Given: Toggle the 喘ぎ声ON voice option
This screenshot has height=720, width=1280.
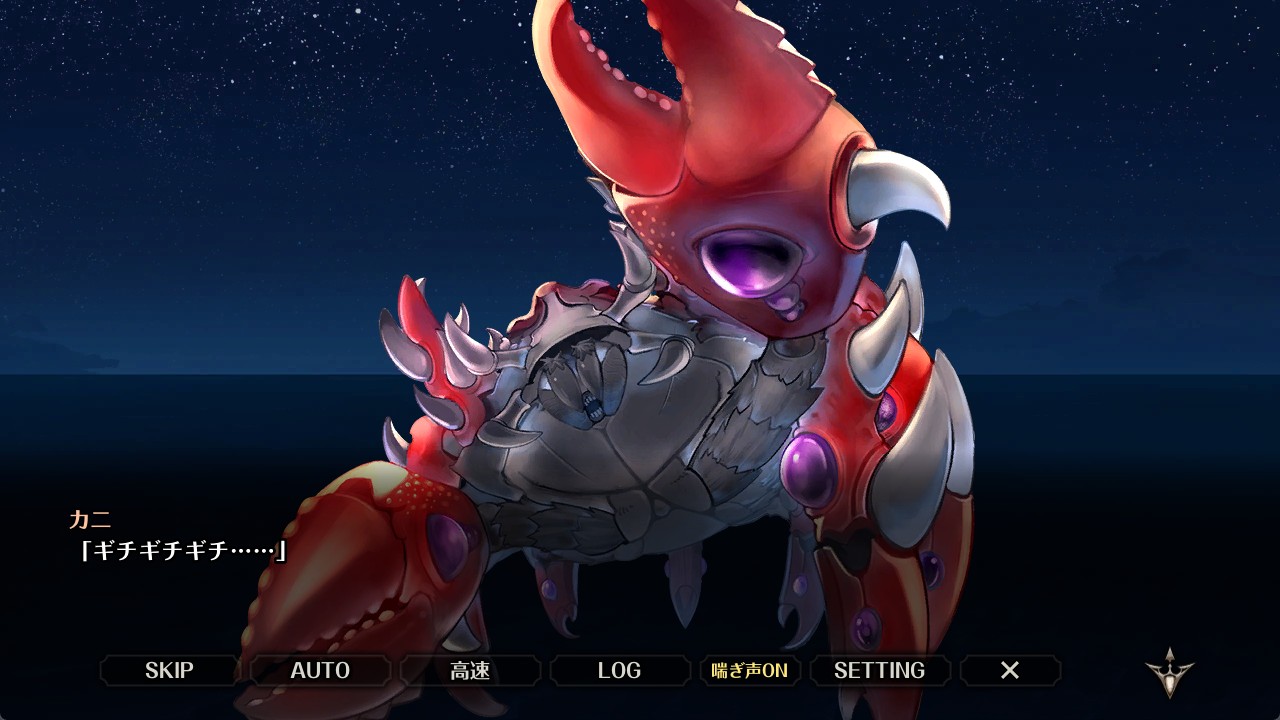Looking at the screenshot, I should [749, 670].
